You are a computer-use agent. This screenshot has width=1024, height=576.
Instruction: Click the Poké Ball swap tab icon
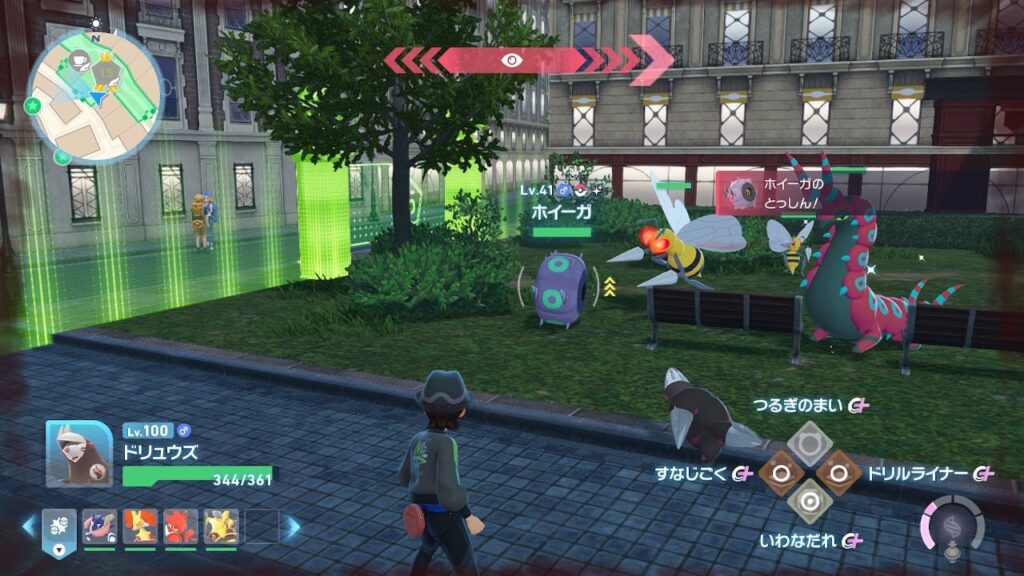pyautogui.click(x=57, y=526)
